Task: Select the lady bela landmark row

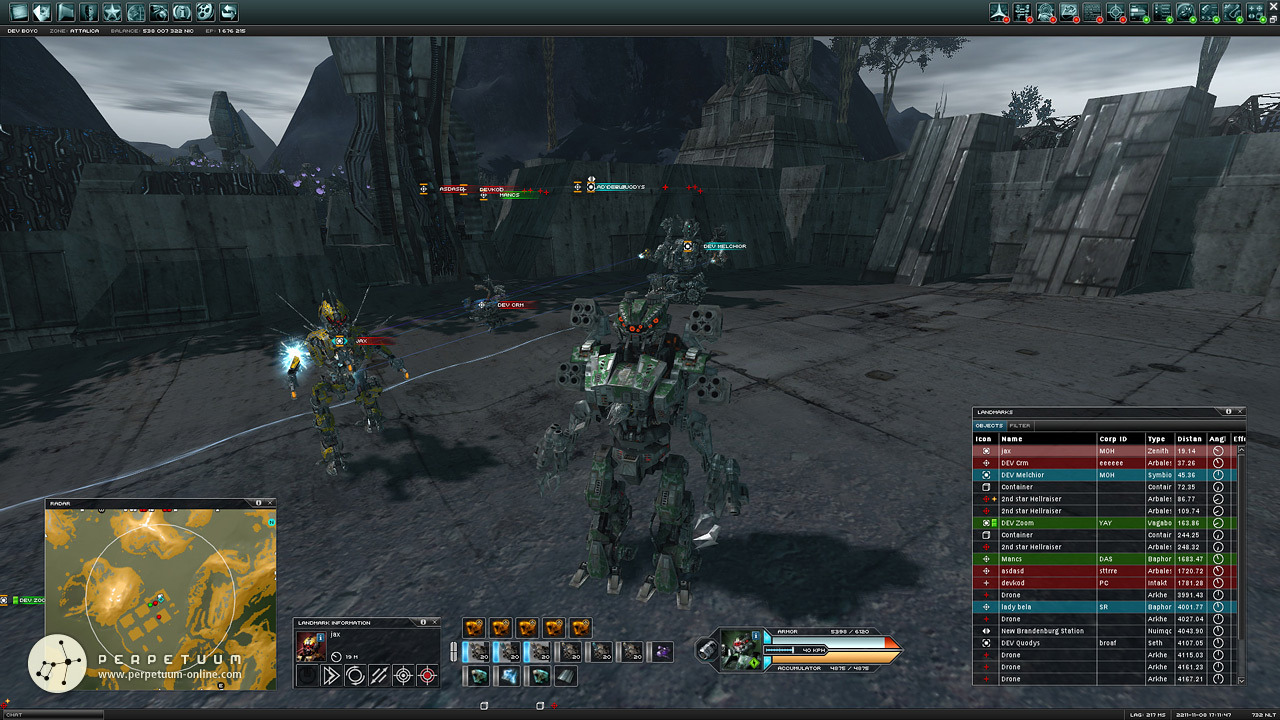Action: point(1050,607)
